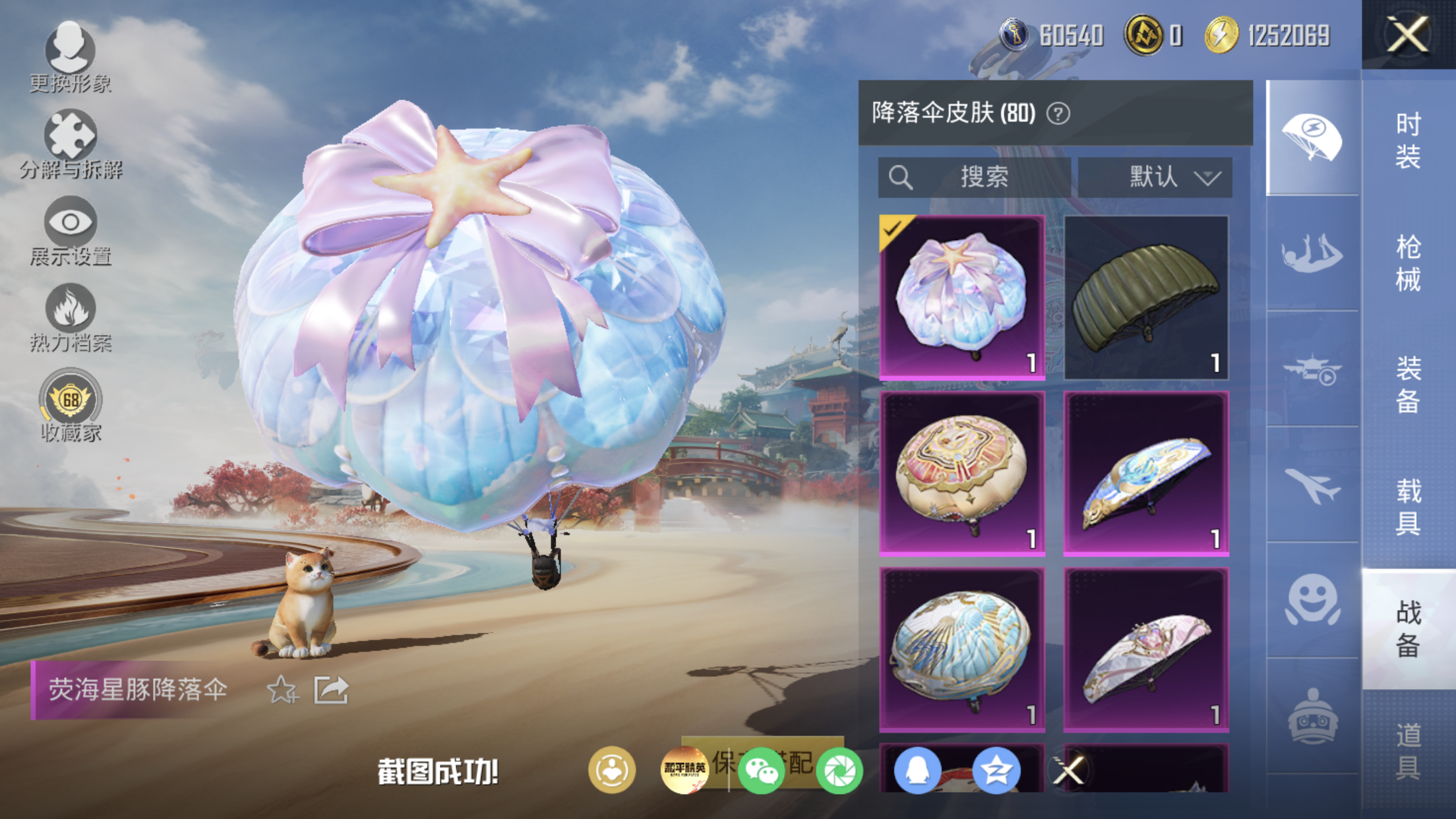Open the 收藏家 collector badge
The image size is (1456, 819).
pos(70,405)
